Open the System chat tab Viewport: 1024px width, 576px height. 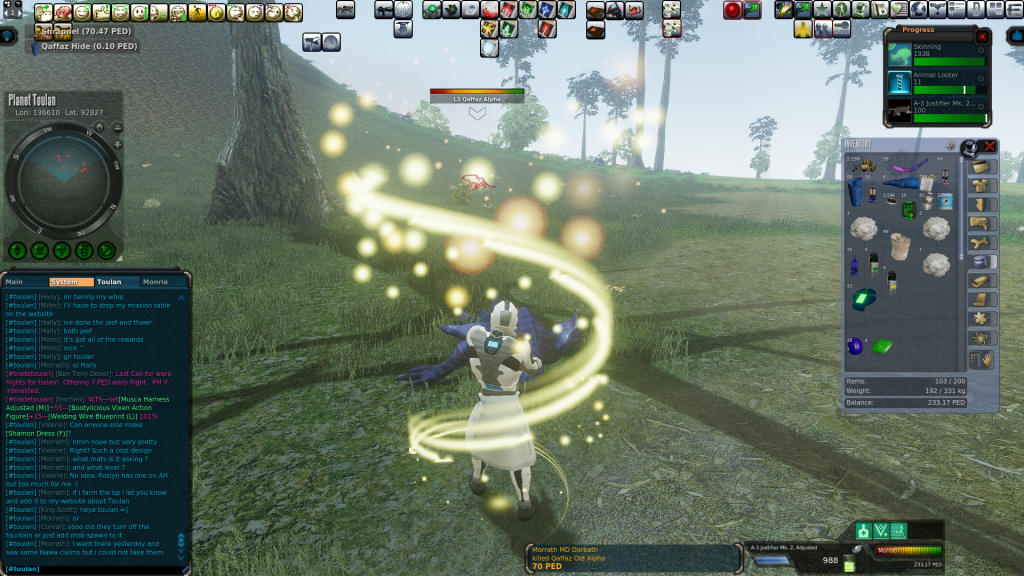pos(63,282)
